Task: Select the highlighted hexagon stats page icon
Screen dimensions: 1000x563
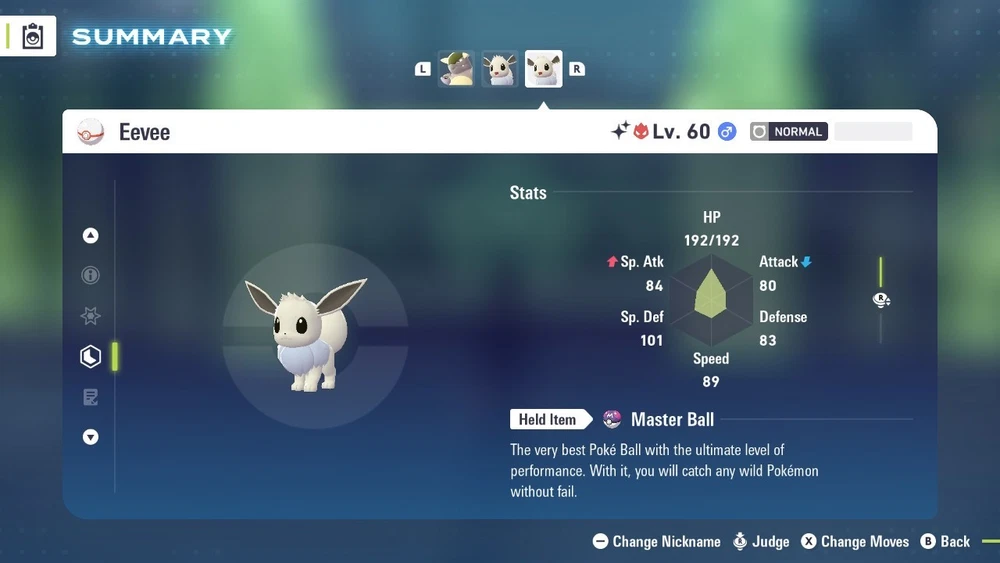Action: [91, 356]
